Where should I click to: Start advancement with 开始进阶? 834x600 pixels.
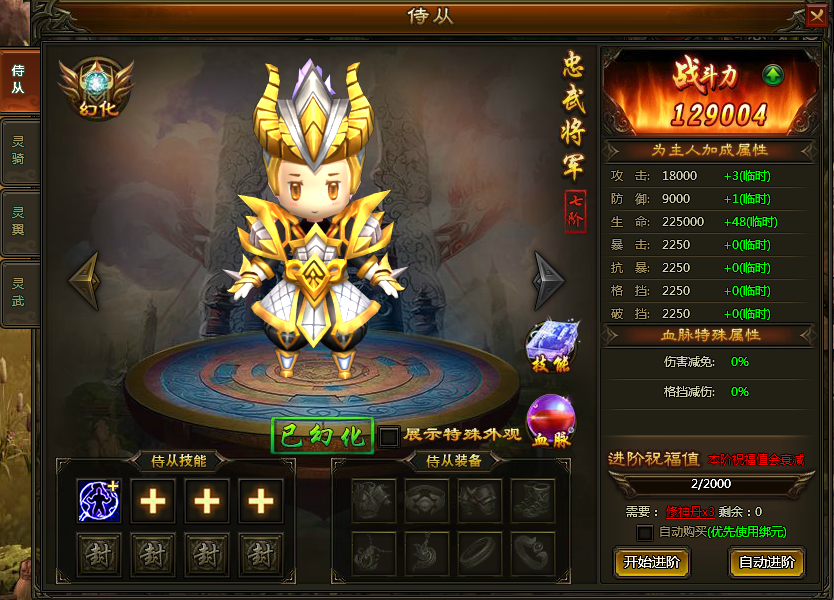(x=651, y=562)
